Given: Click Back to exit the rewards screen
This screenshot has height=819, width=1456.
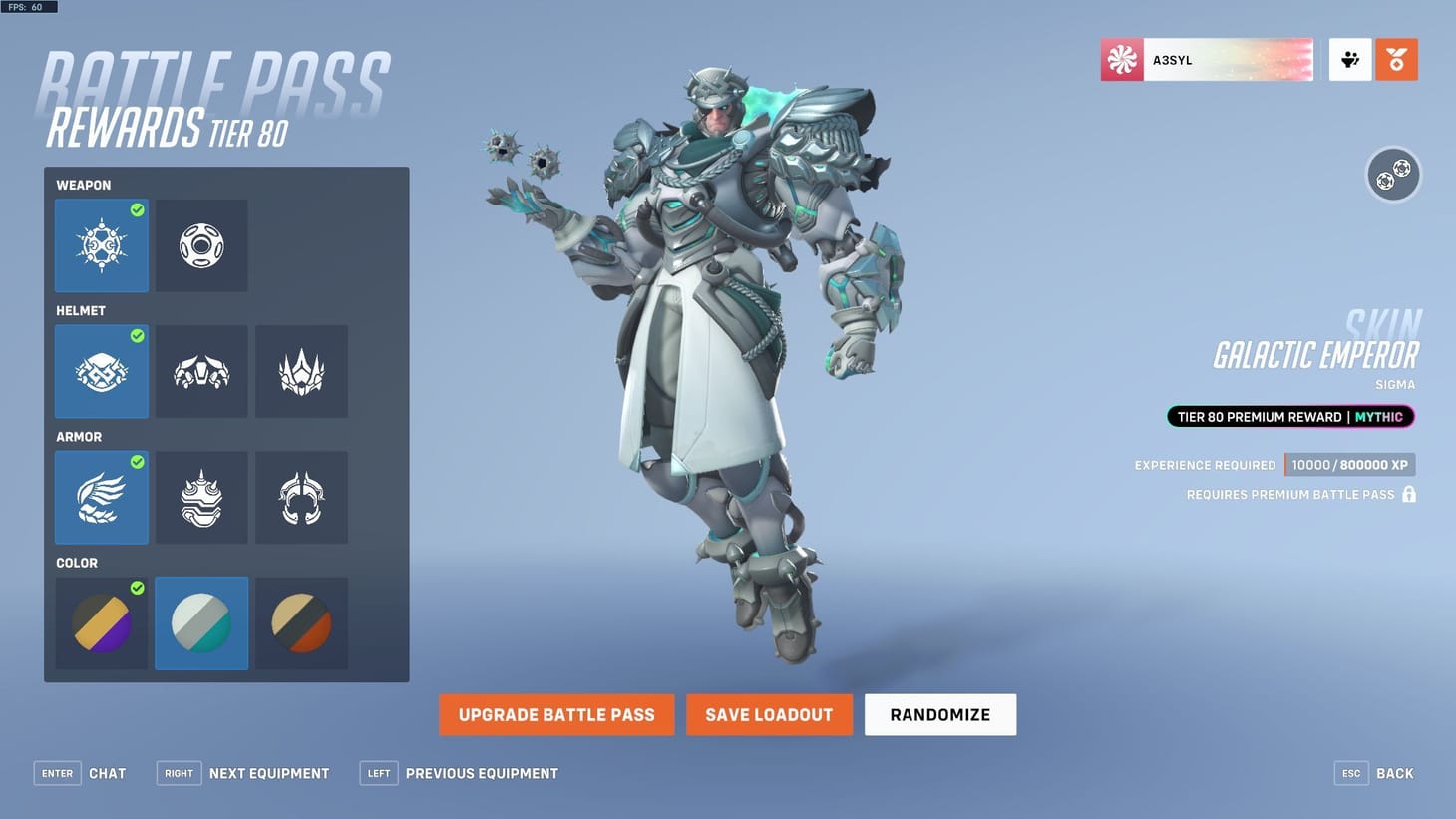Looking at the screenshot, I should [1394, 773].
